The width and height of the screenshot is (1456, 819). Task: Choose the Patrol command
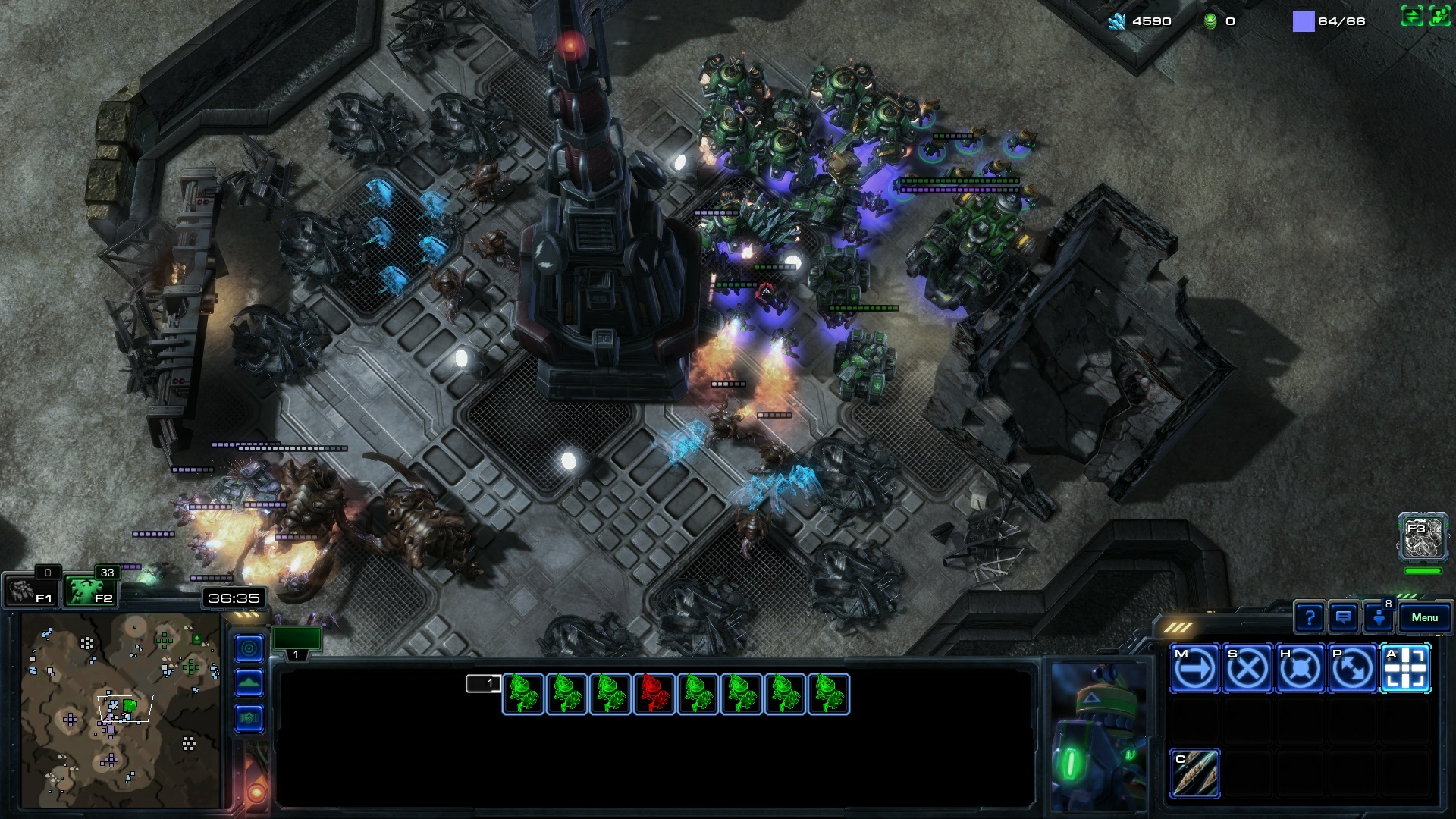point(1352,669)
